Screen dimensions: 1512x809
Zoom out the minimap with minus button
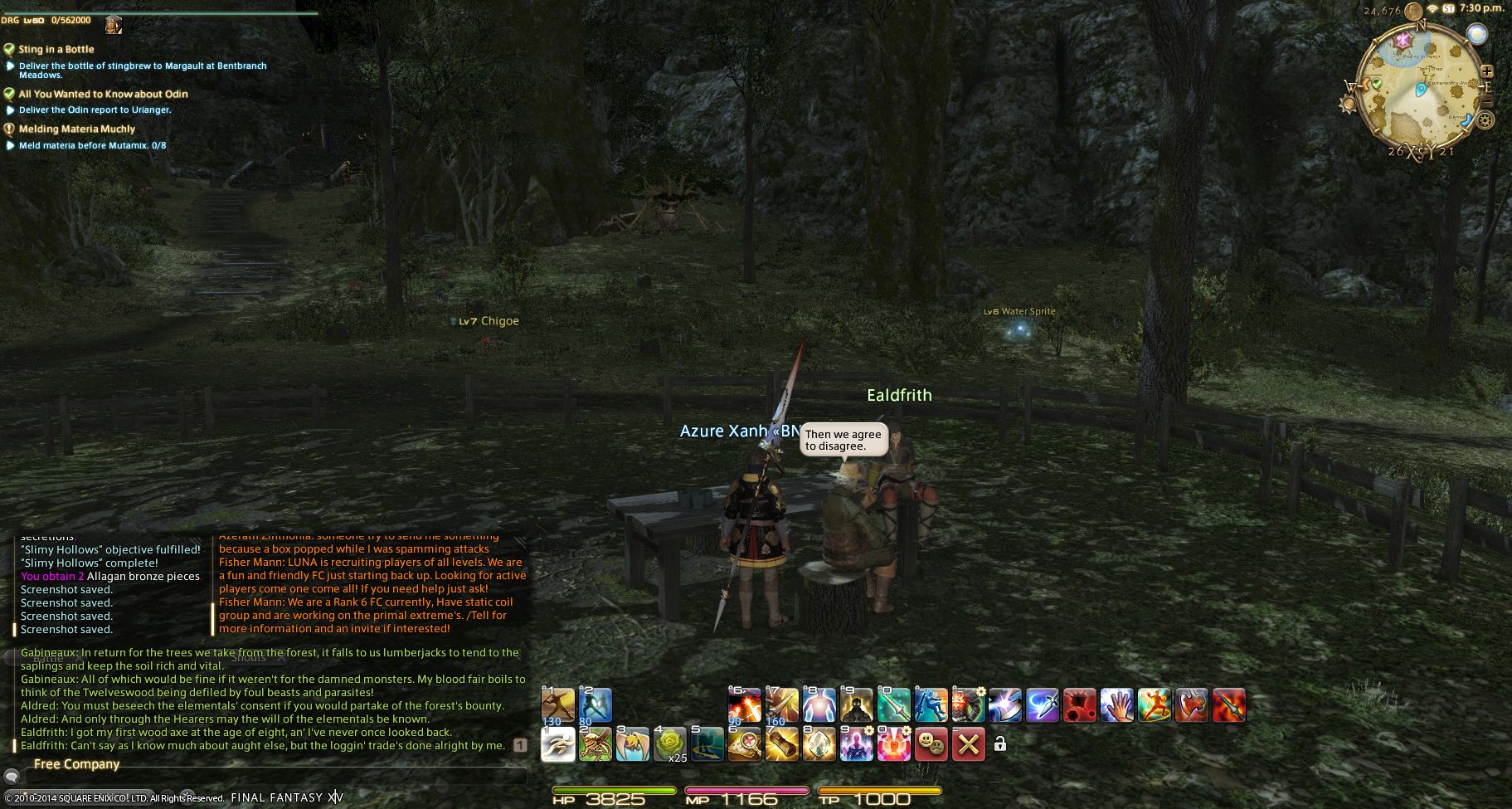pyautogui.click(x=1487, y=101)
